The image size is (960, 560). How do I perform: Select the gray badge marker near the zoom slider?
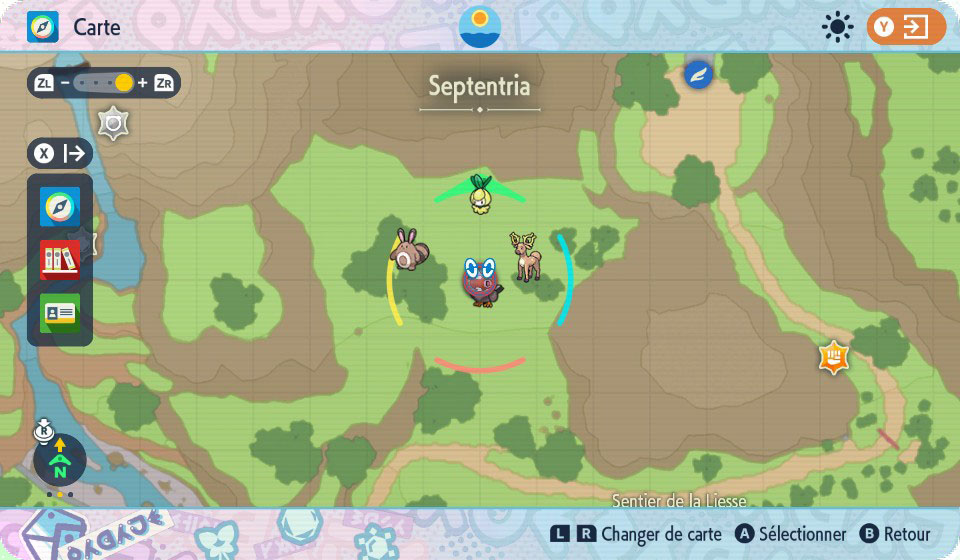[x=113, y=123]
